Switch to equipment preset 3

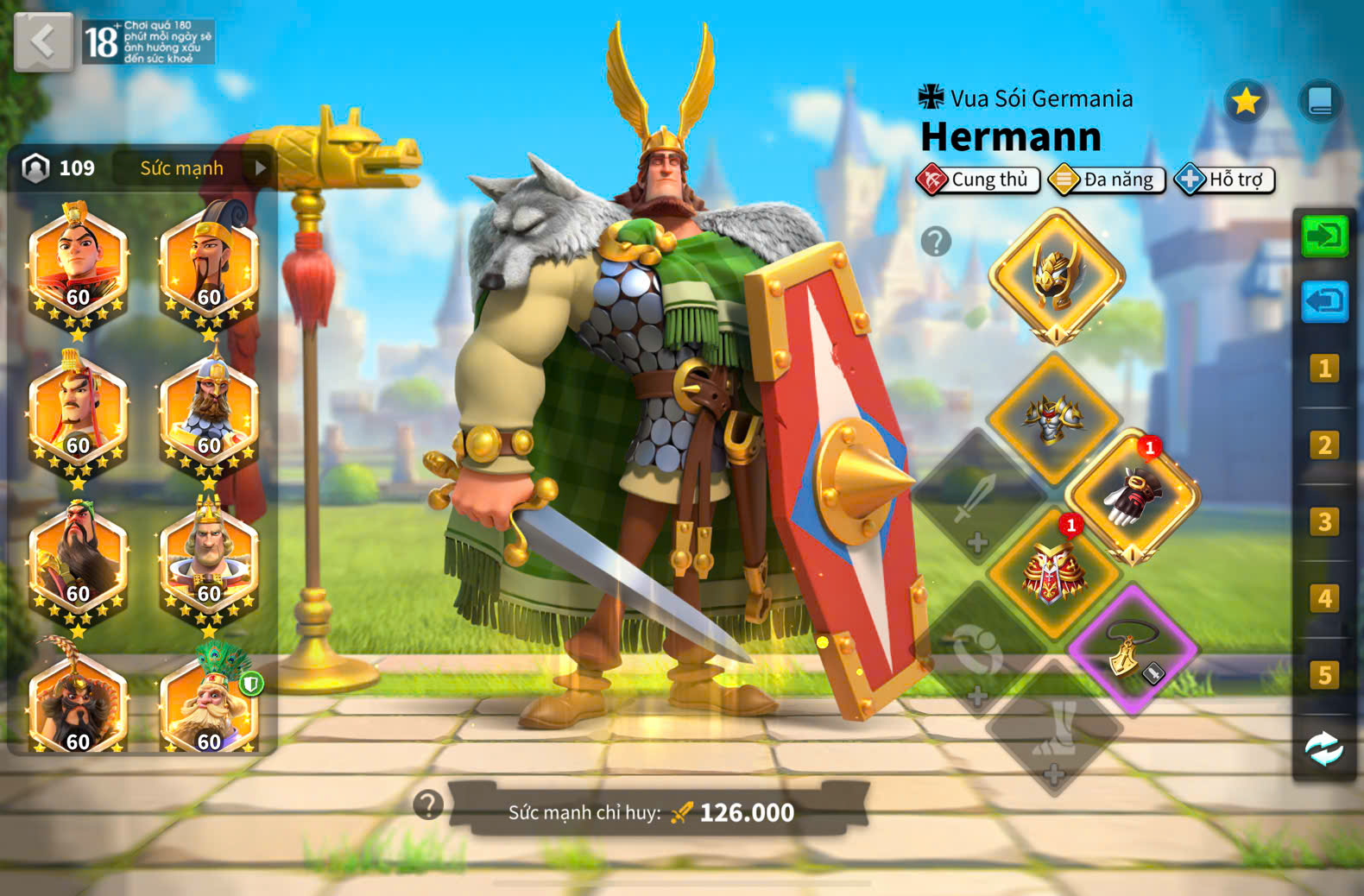(x=1324, y=521)
